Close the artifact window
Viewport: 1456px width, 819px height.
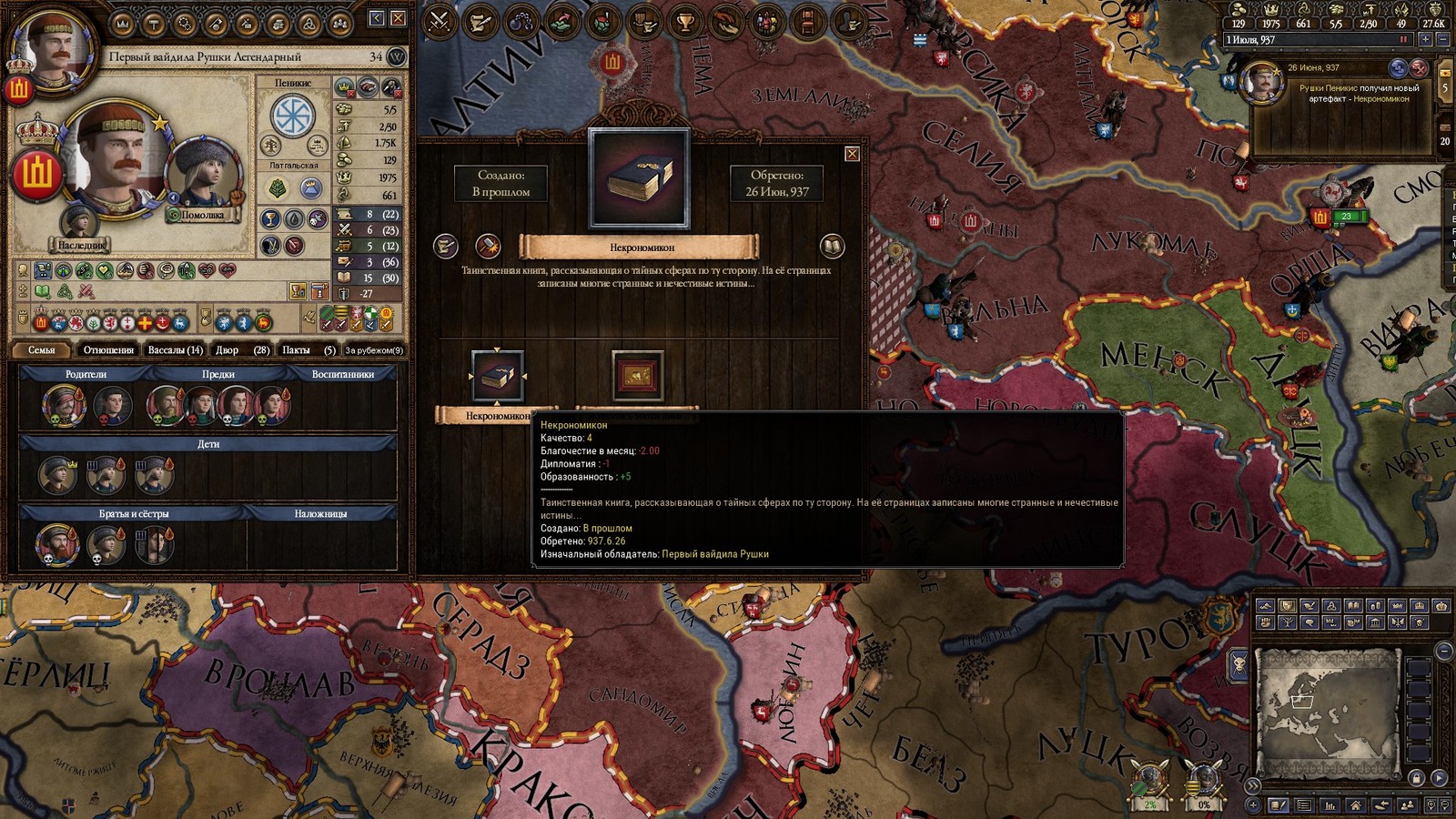tap(852, 154)
